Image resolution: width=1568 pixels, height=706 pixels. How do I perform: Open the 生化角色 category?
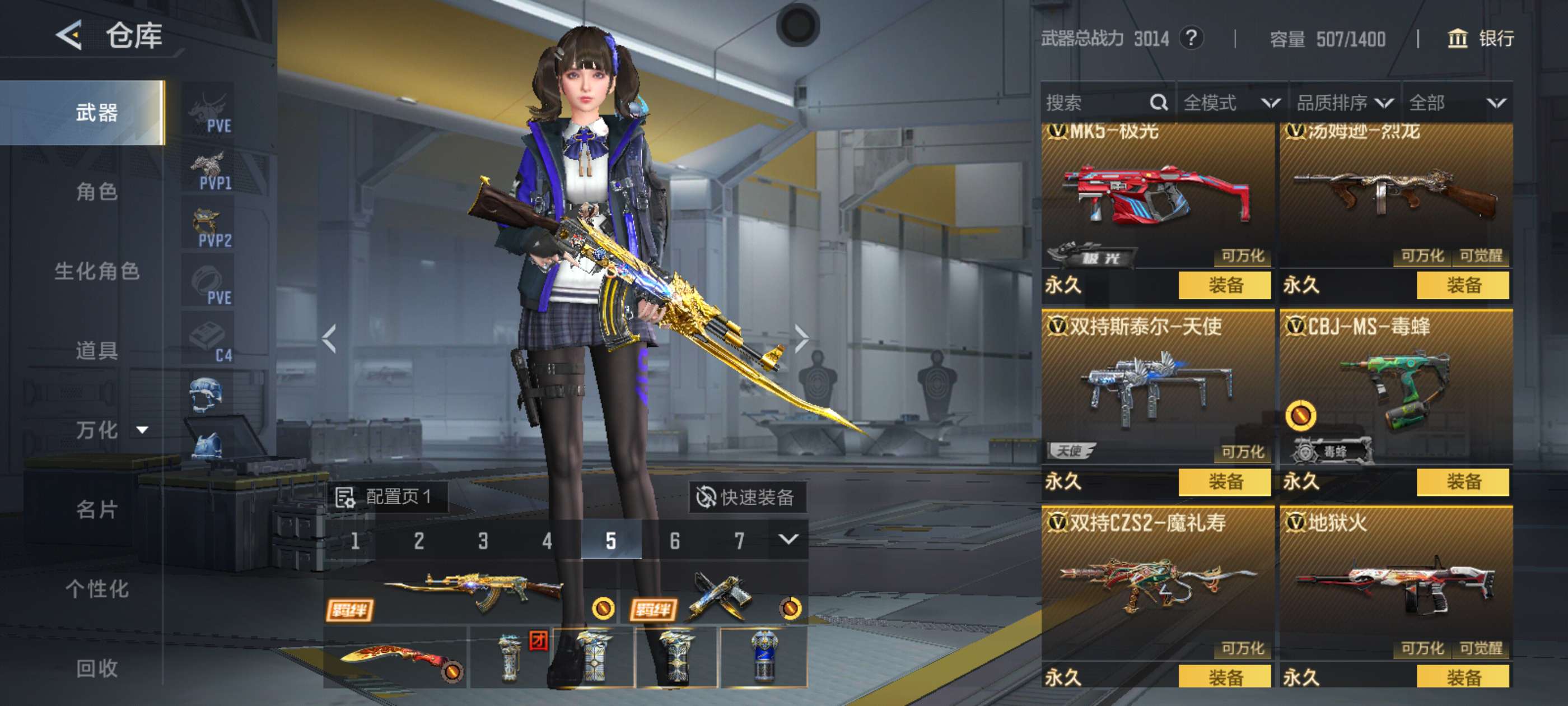pyautogui.click(x=97, y=271)
